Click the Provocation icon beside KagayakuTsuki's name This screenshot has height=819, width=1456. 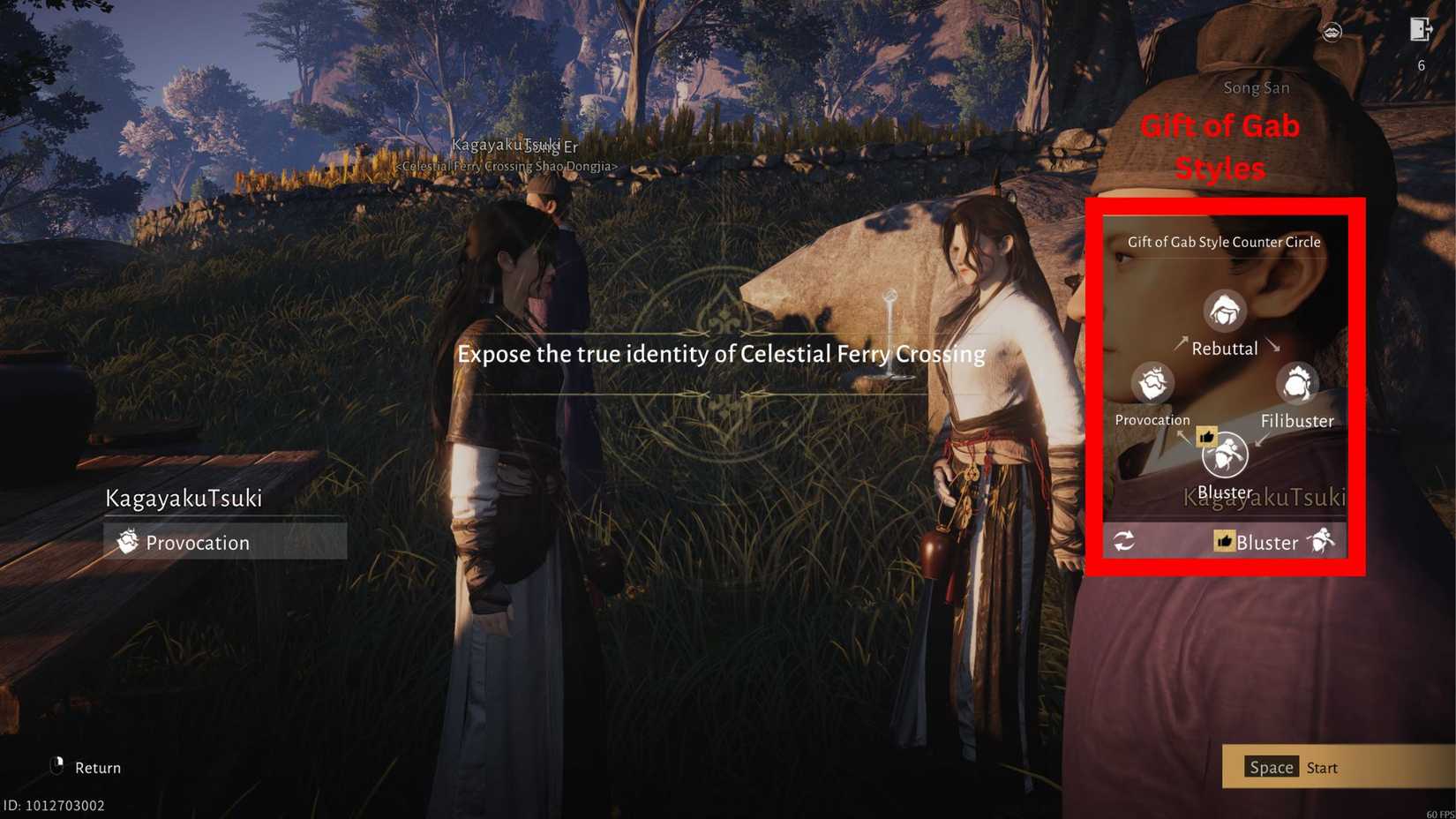[x=129, y=542]
